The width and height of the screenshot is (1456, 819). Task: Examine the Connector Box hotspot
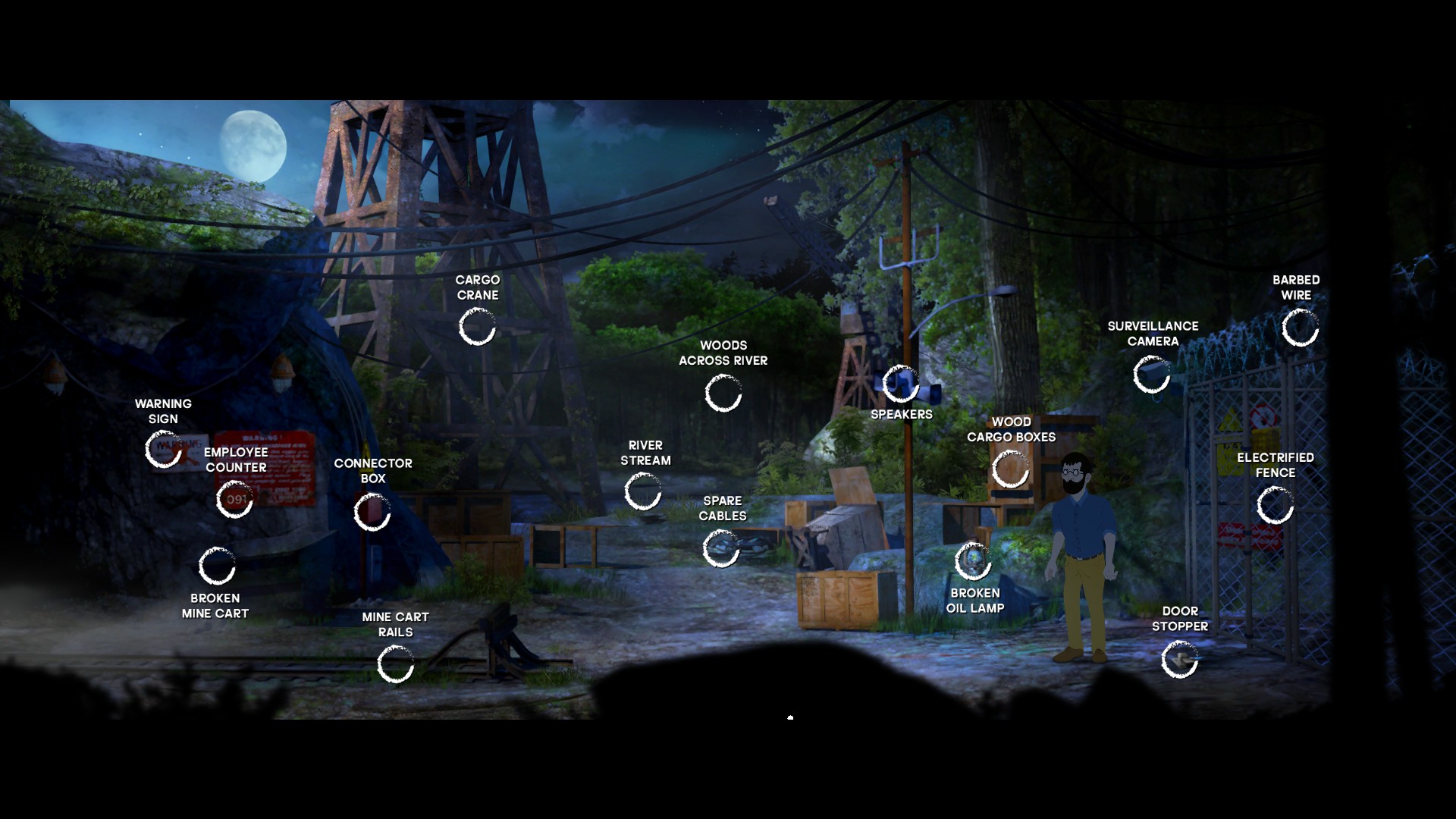click(x=372, y=513)
